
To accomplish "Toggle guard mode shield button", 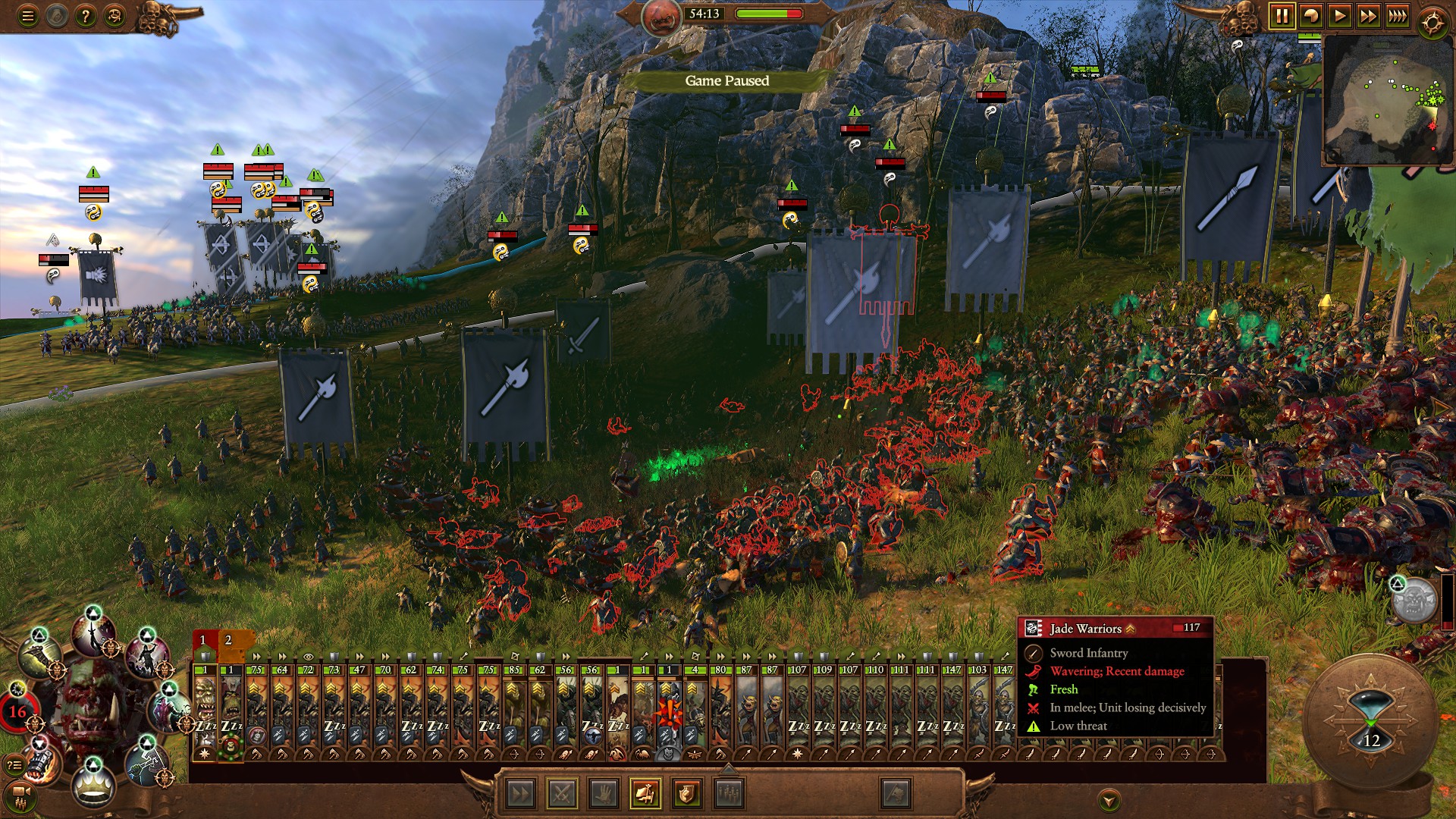I will [686, 794].
